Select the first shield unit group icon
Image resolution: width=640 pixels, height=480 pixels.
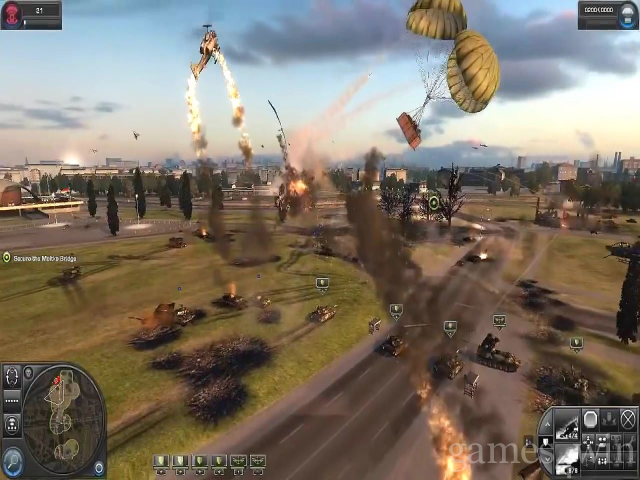point(159,461)
